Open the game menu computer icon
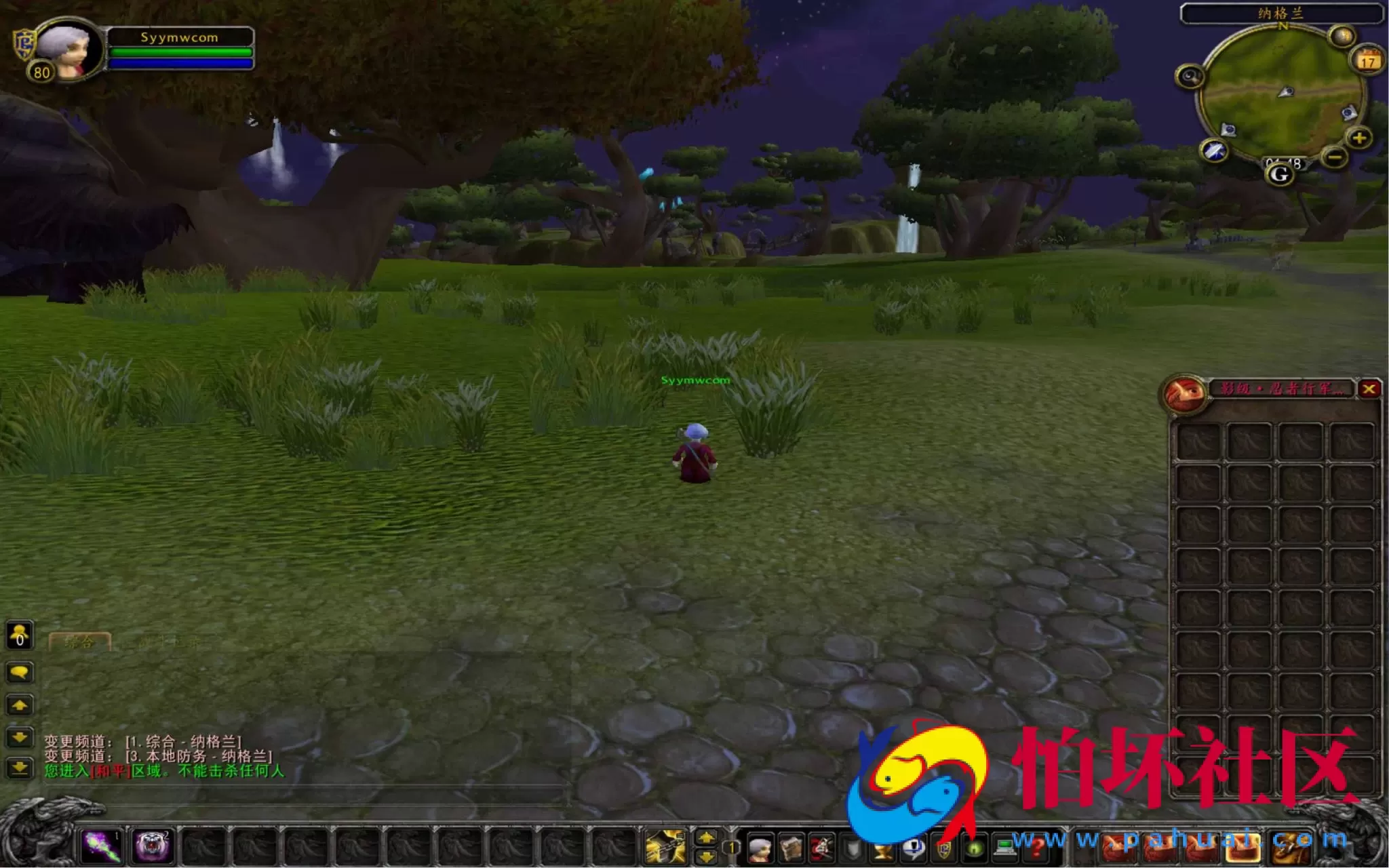This screenshot has height=868, width=1389. click(x=1004, y=848)
